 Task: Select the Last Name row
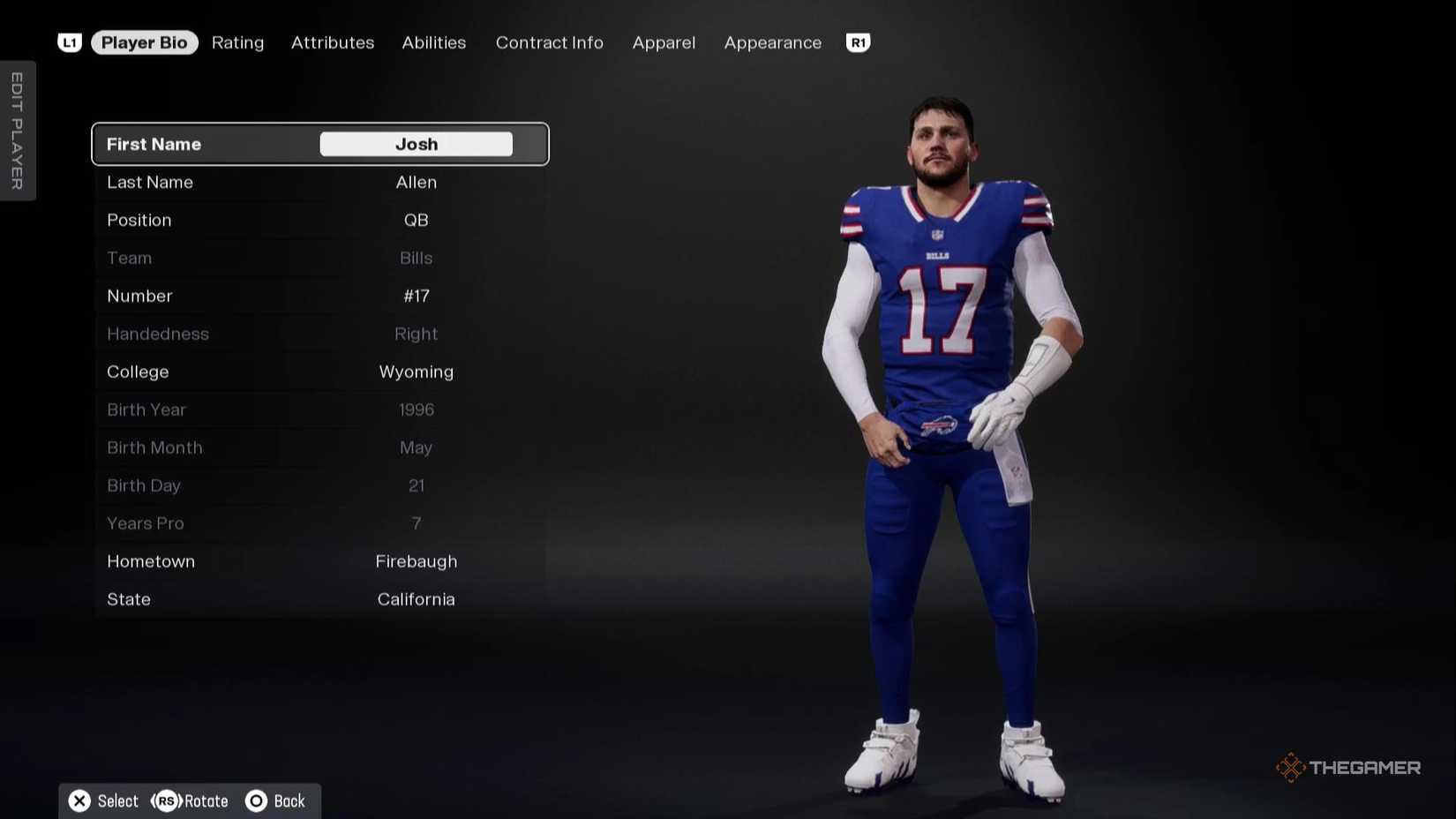click(319, 182)
